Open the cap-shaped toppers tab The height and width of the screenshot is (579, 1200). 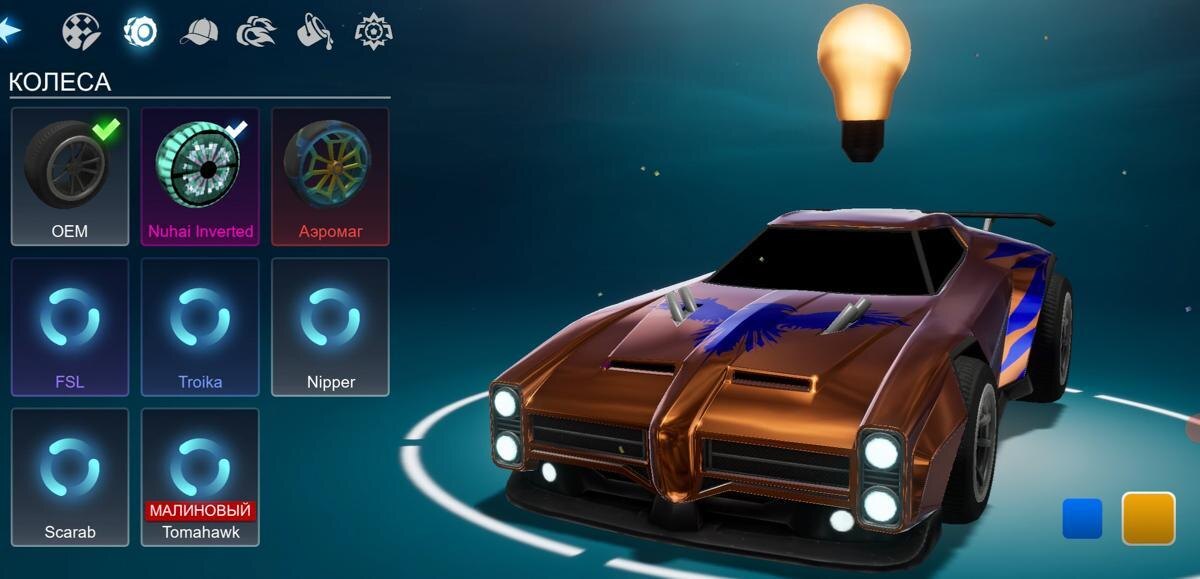click(x=198, y=32)
